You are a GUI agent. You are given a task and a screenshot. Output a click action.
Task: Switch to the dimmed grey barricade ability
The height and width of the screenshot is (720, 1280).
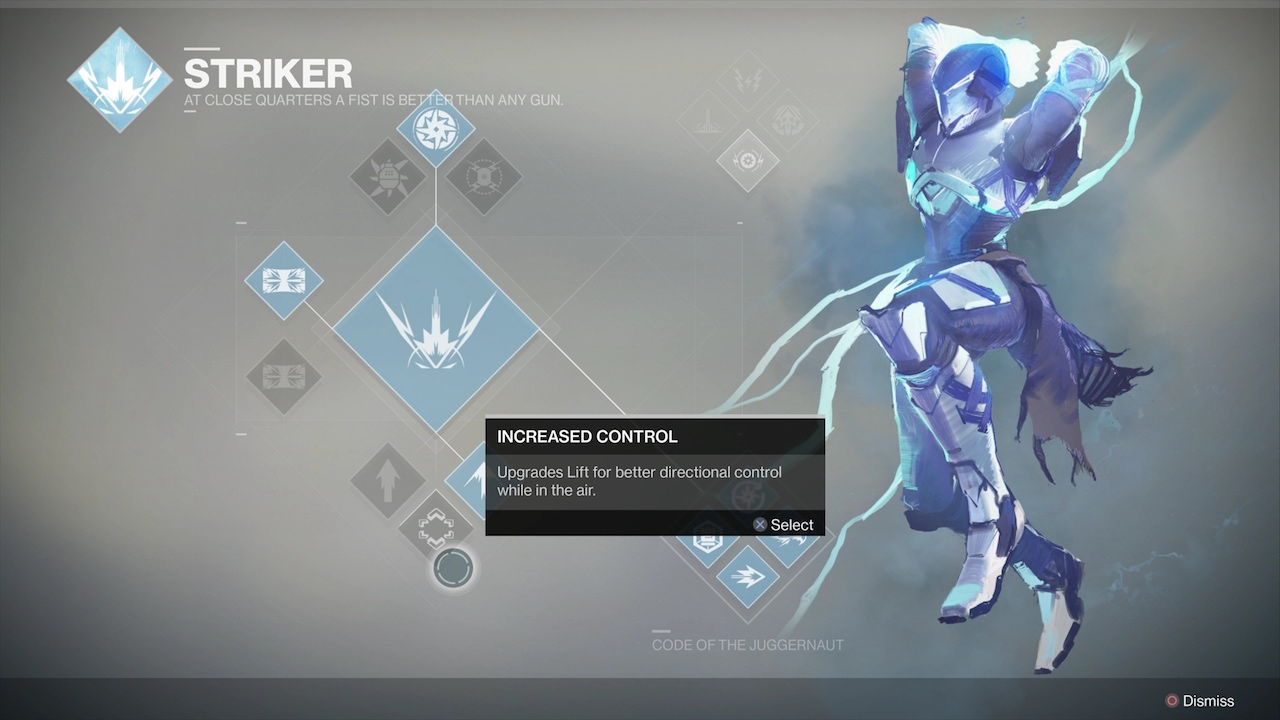(283, 377)
